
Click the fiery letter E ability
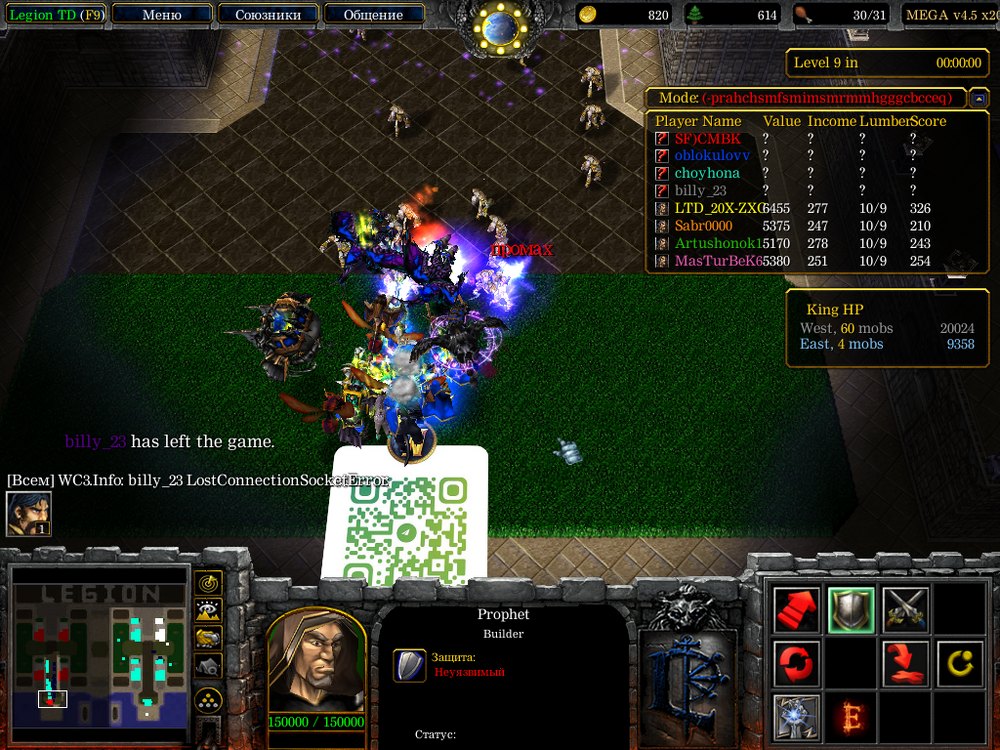point(852,716)
